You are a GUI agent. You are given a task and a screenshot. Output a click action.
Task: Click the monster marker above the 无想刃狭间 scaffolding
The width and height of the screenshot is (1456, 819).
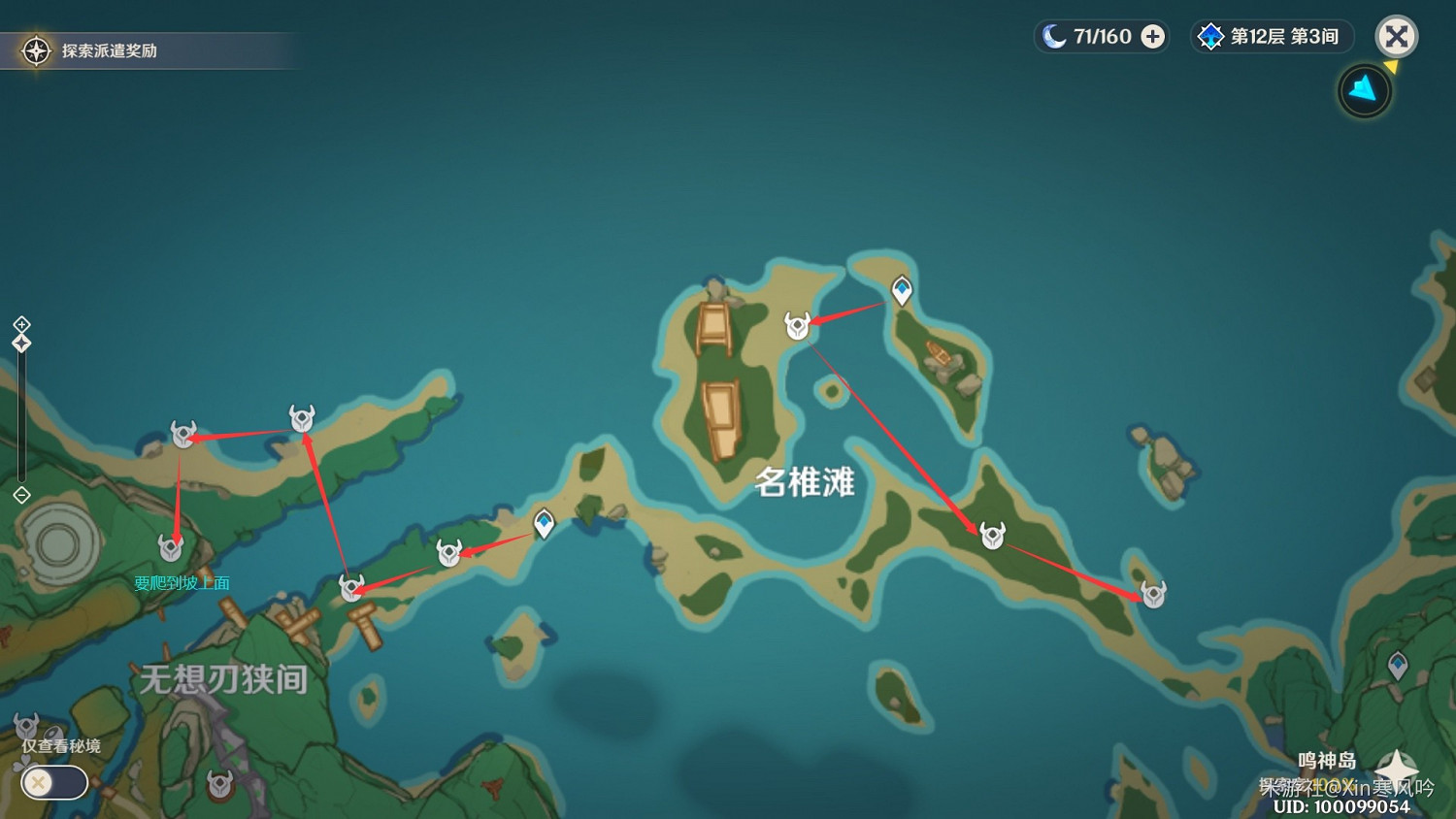351,586
